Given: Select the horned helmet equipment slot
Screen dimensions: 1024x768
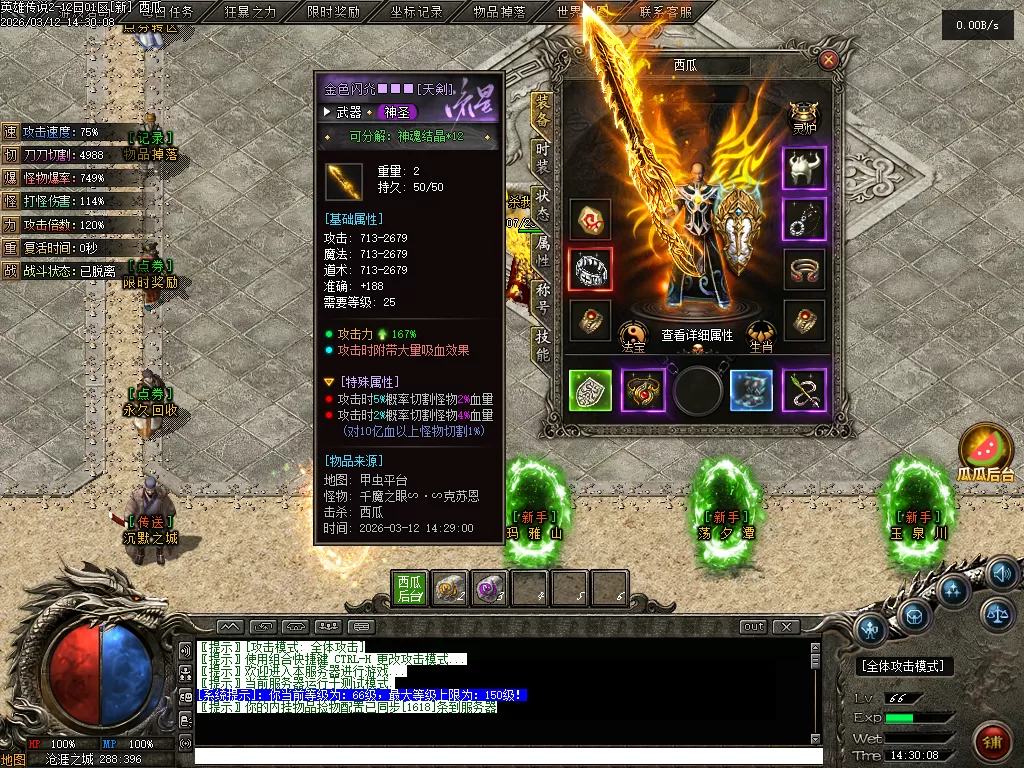Looking at the screenshot, I should [804, 170].
